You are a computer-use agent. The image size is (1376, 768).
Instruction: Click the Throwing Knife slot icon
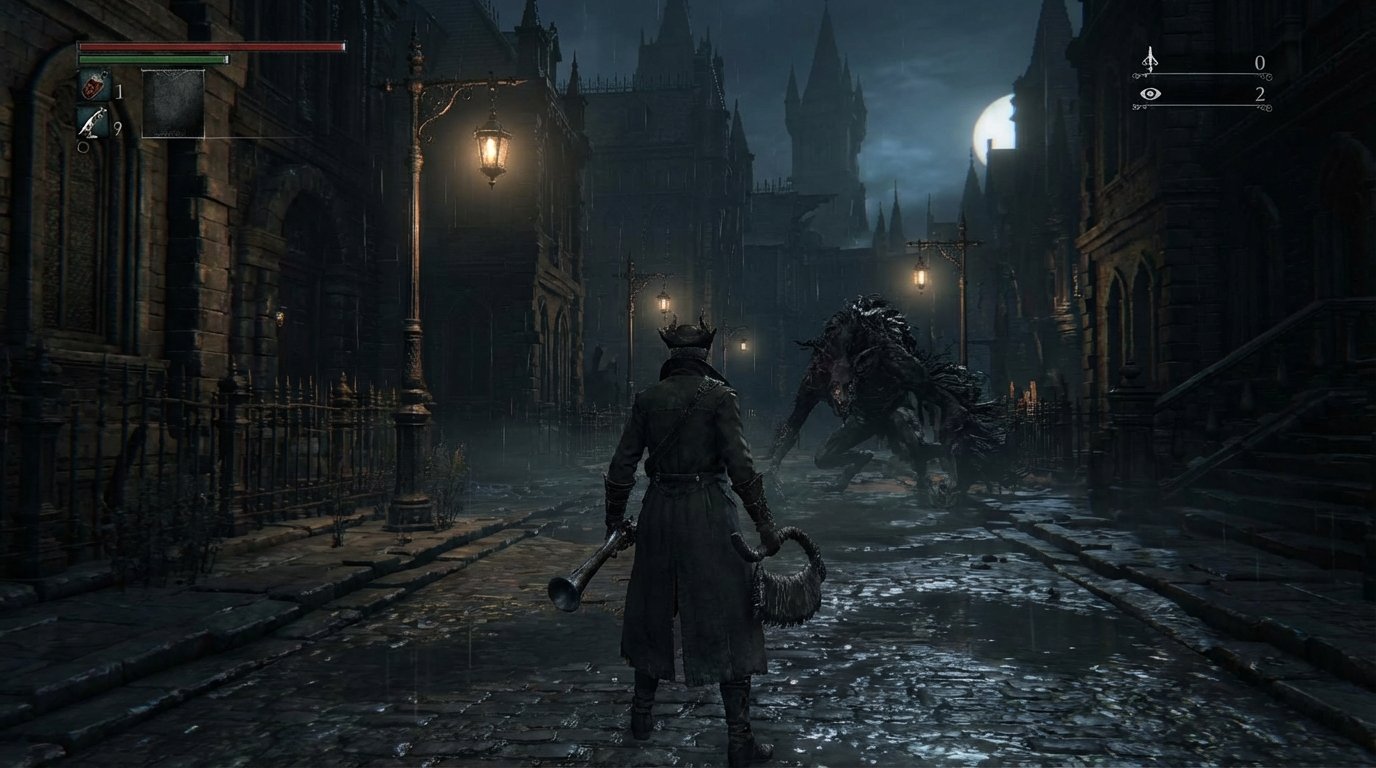(x=92, y=124)
